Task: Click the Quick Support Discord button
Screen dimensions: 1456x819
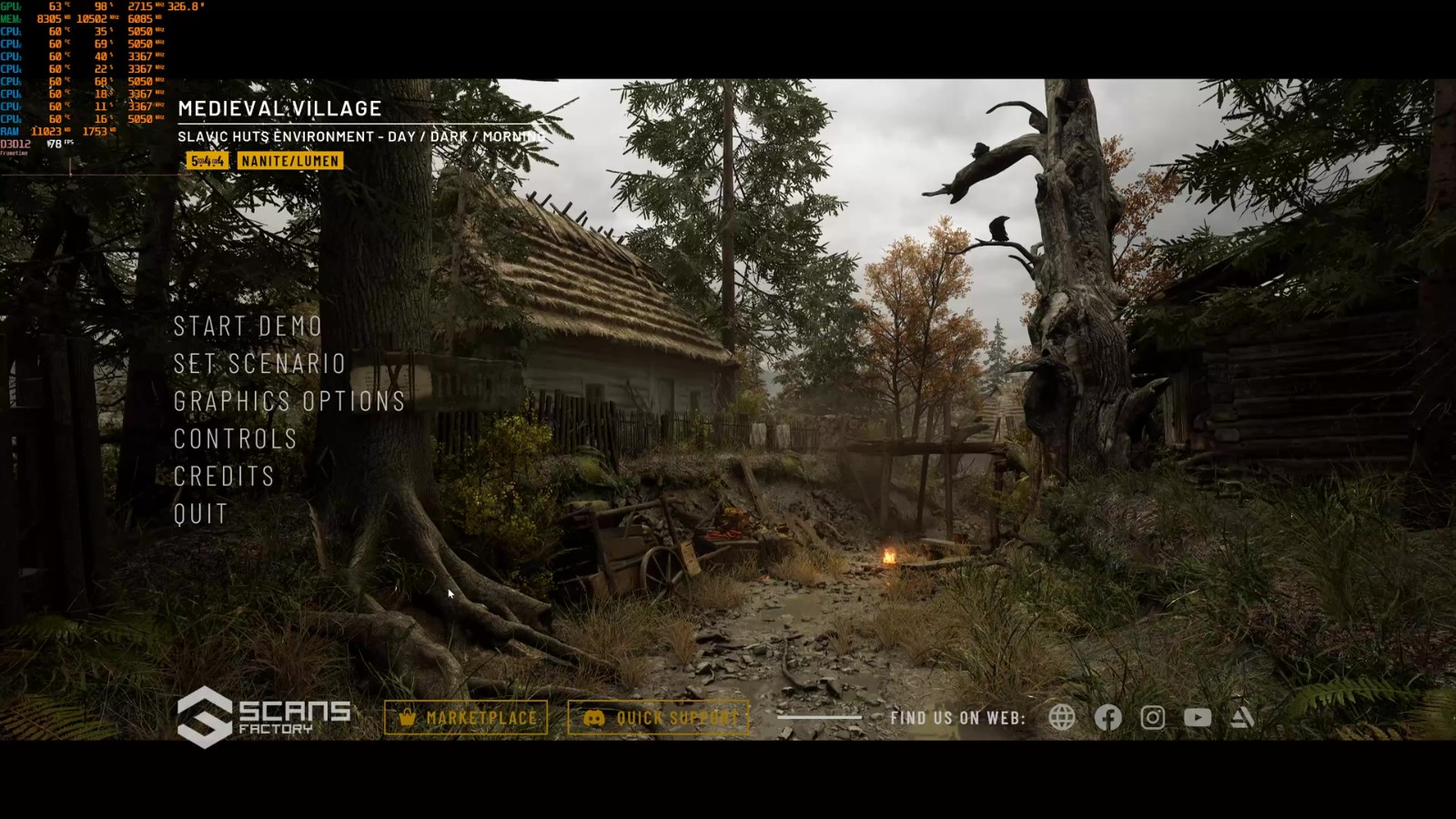Action: point(659,718)
